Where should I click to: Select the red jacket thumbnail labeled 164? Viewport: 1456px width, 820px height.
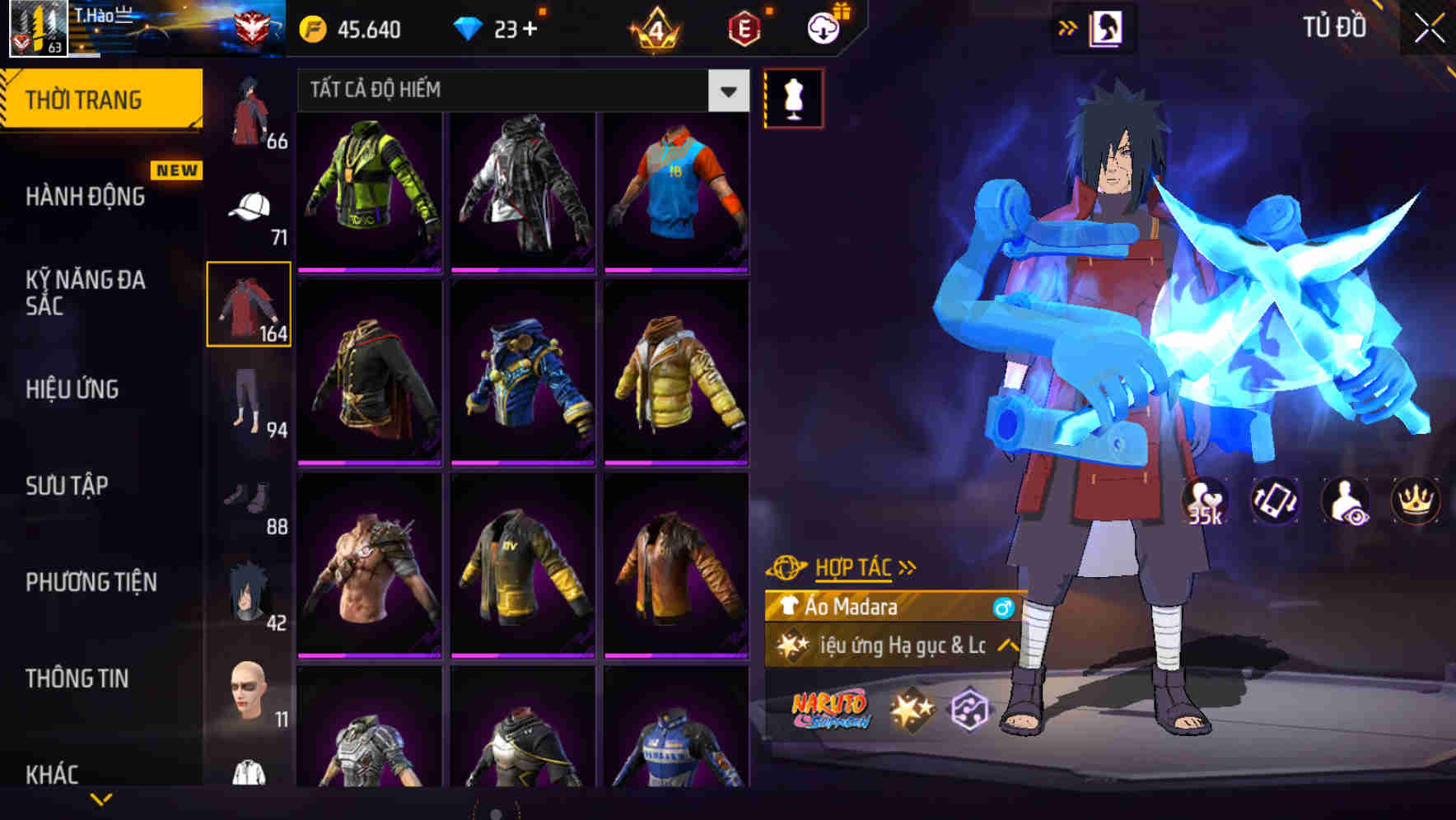pos(250,302)
